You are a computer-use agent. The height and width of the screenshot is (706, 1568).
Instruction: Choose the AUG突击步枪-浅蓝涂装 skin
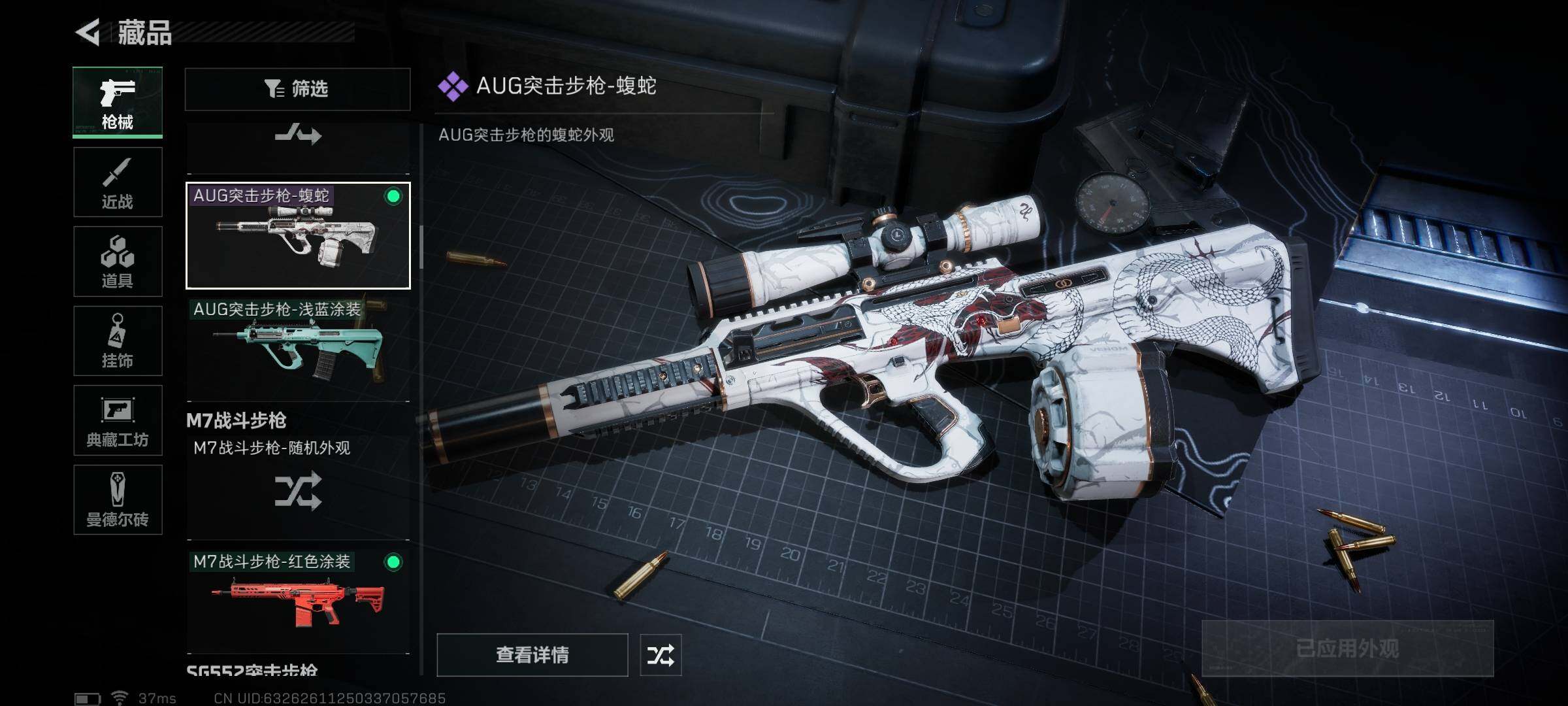click(x=298, y=350)
